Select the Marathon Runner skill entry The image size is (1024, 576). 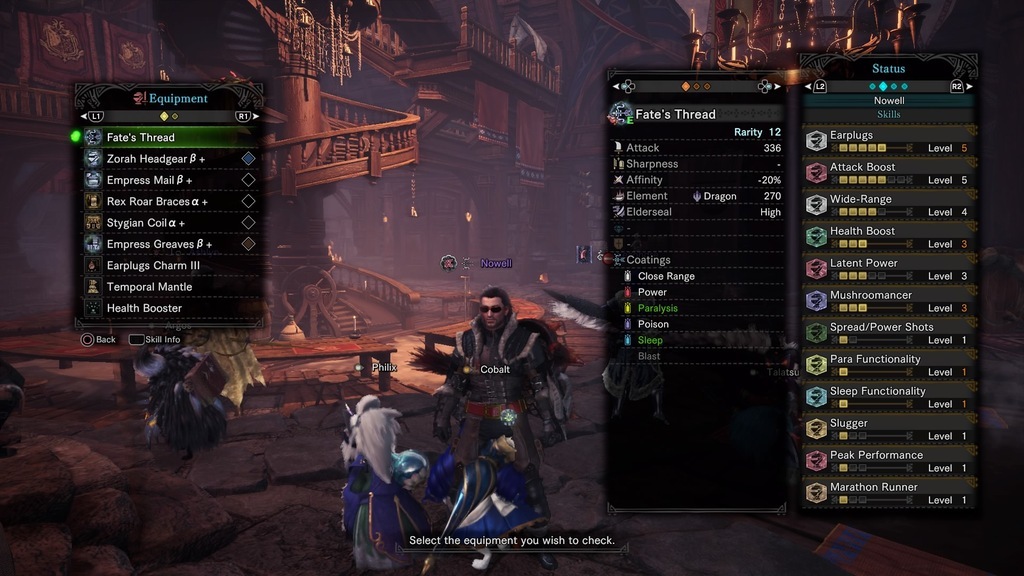point(888,493)
